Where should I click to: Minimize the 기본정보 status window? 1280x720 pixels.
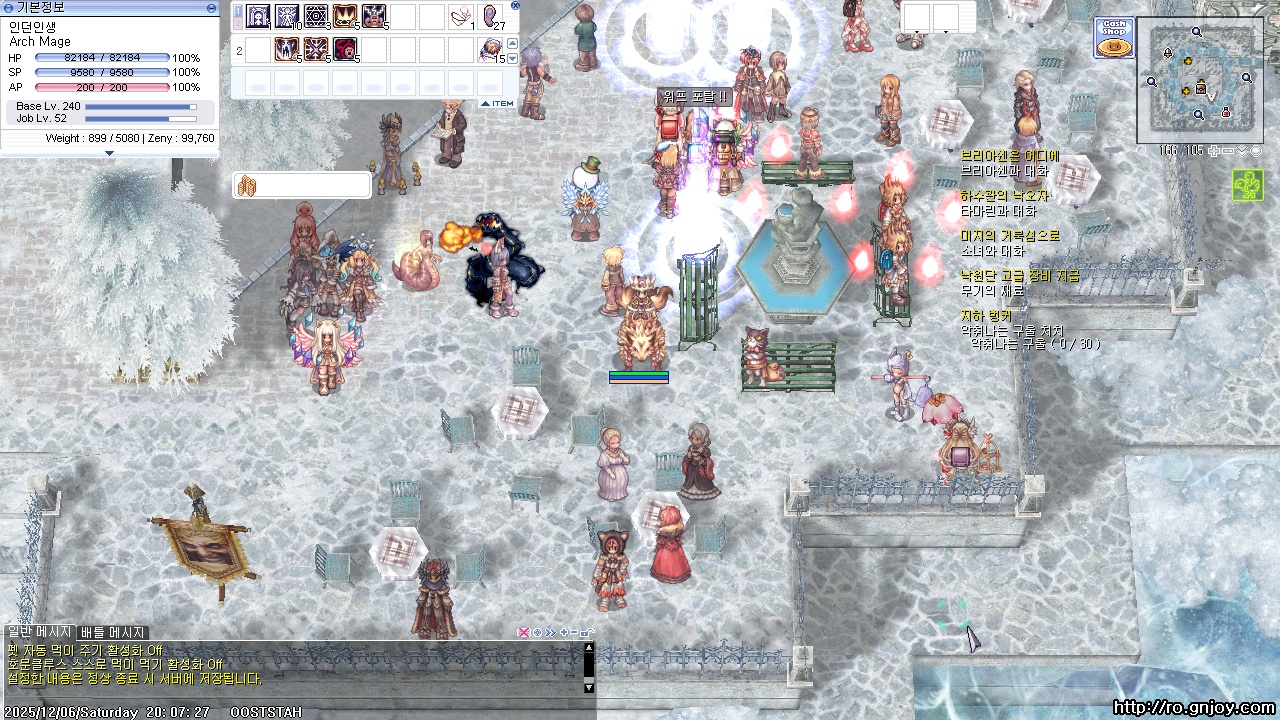[x=211, y=7]
